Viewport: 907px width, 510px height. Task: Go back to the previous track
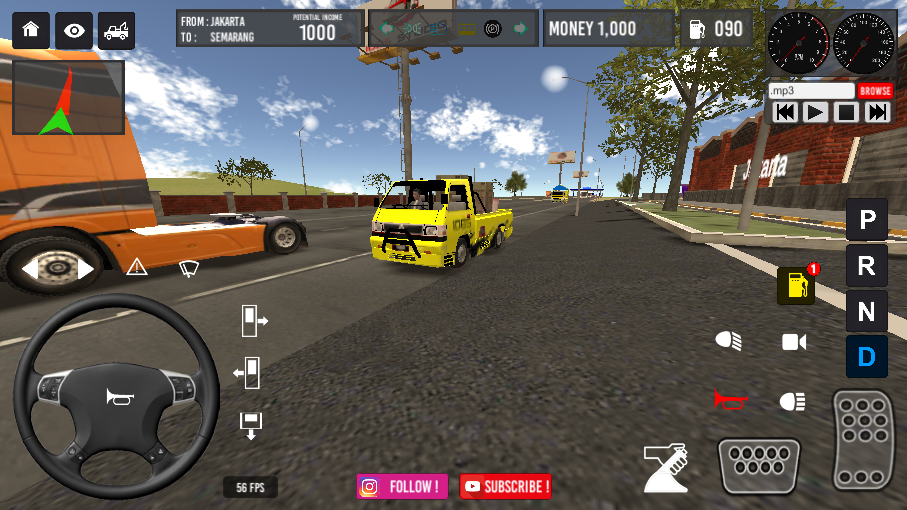785,112
